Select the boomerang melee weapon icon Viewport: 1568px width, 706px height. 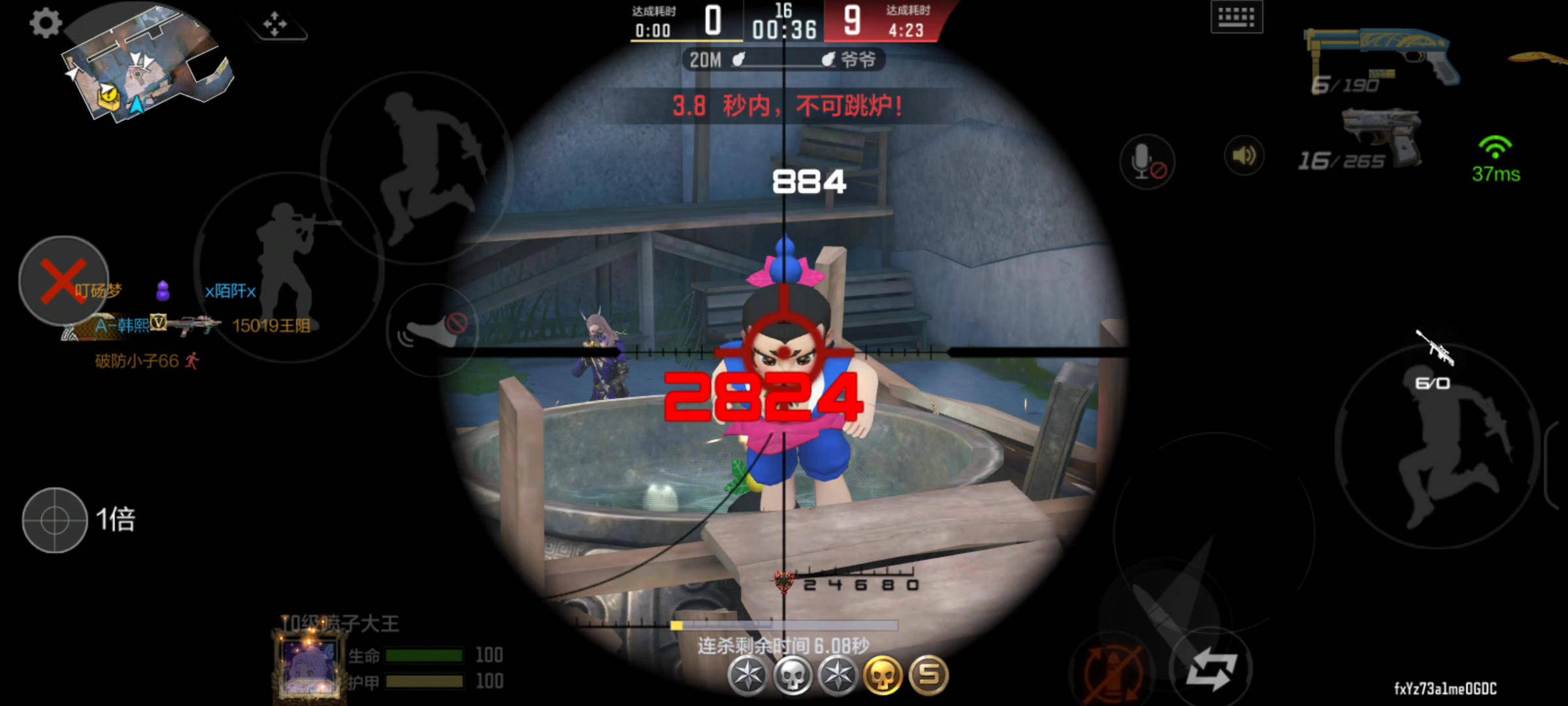click(x=1539, y=59)
